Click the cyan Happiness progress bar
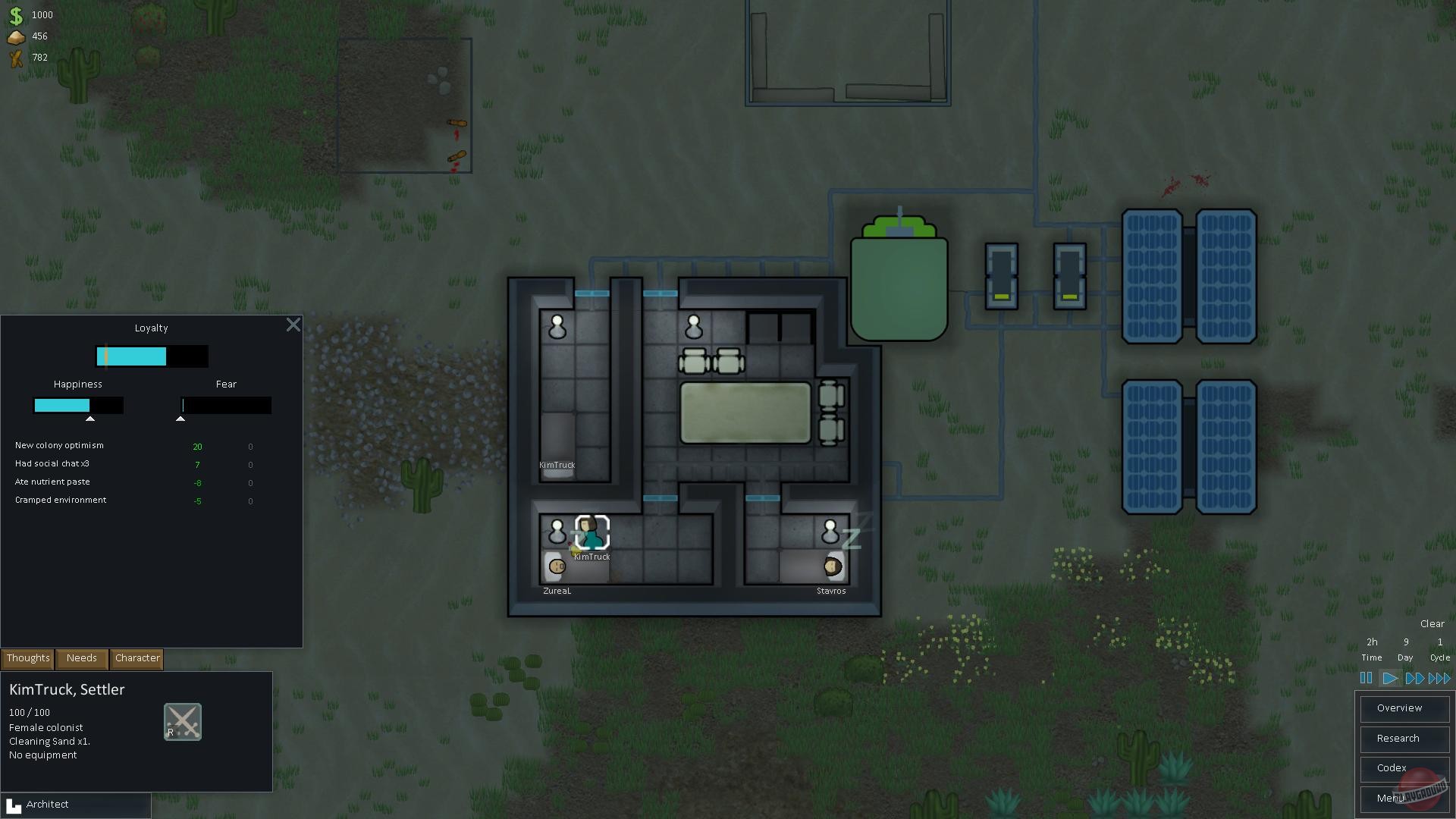The width and height of the screenshot is (1456, 819). pyautogui.click(x=64, y=405)
